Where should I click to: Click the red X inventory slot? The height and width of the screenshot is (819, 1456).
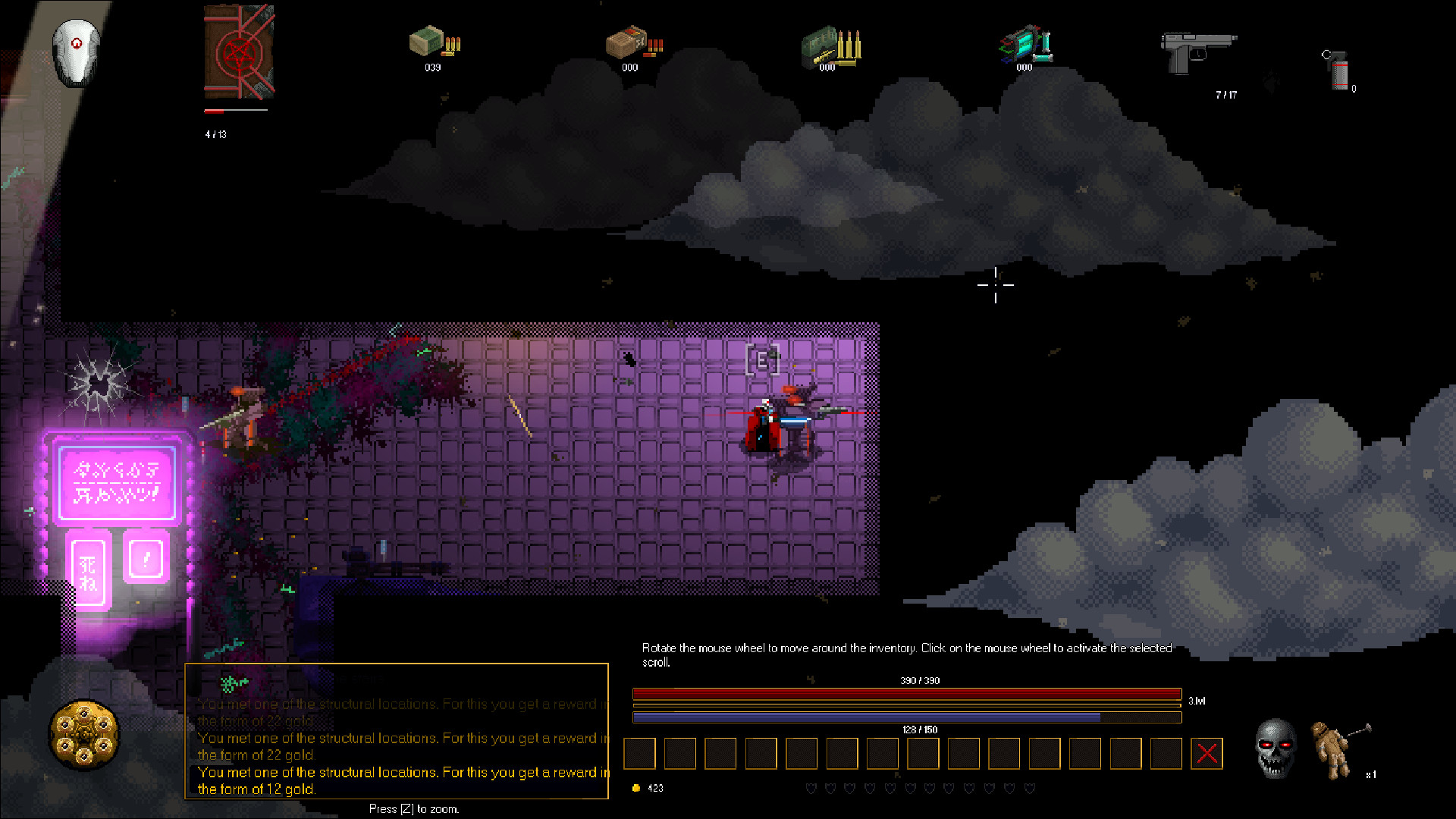pos(1207,754)
